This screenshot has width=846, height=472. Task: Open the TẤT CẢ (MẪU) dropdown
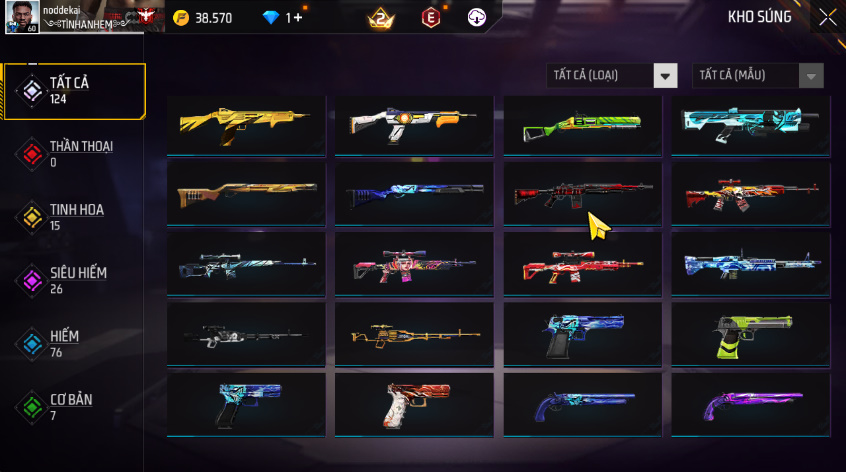pos(758,76)
